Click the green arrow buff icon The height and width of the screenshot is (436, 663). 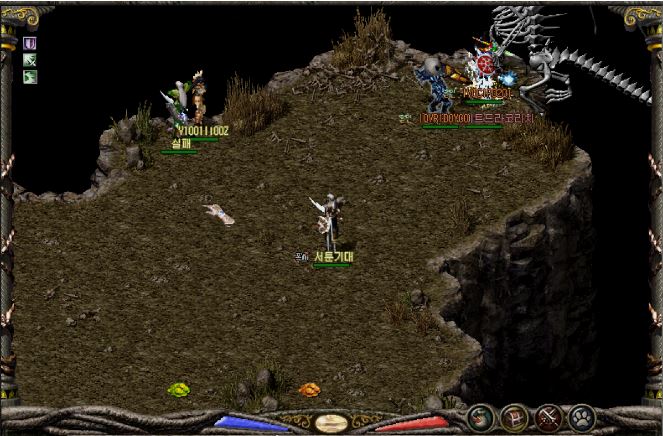(30, 76)
